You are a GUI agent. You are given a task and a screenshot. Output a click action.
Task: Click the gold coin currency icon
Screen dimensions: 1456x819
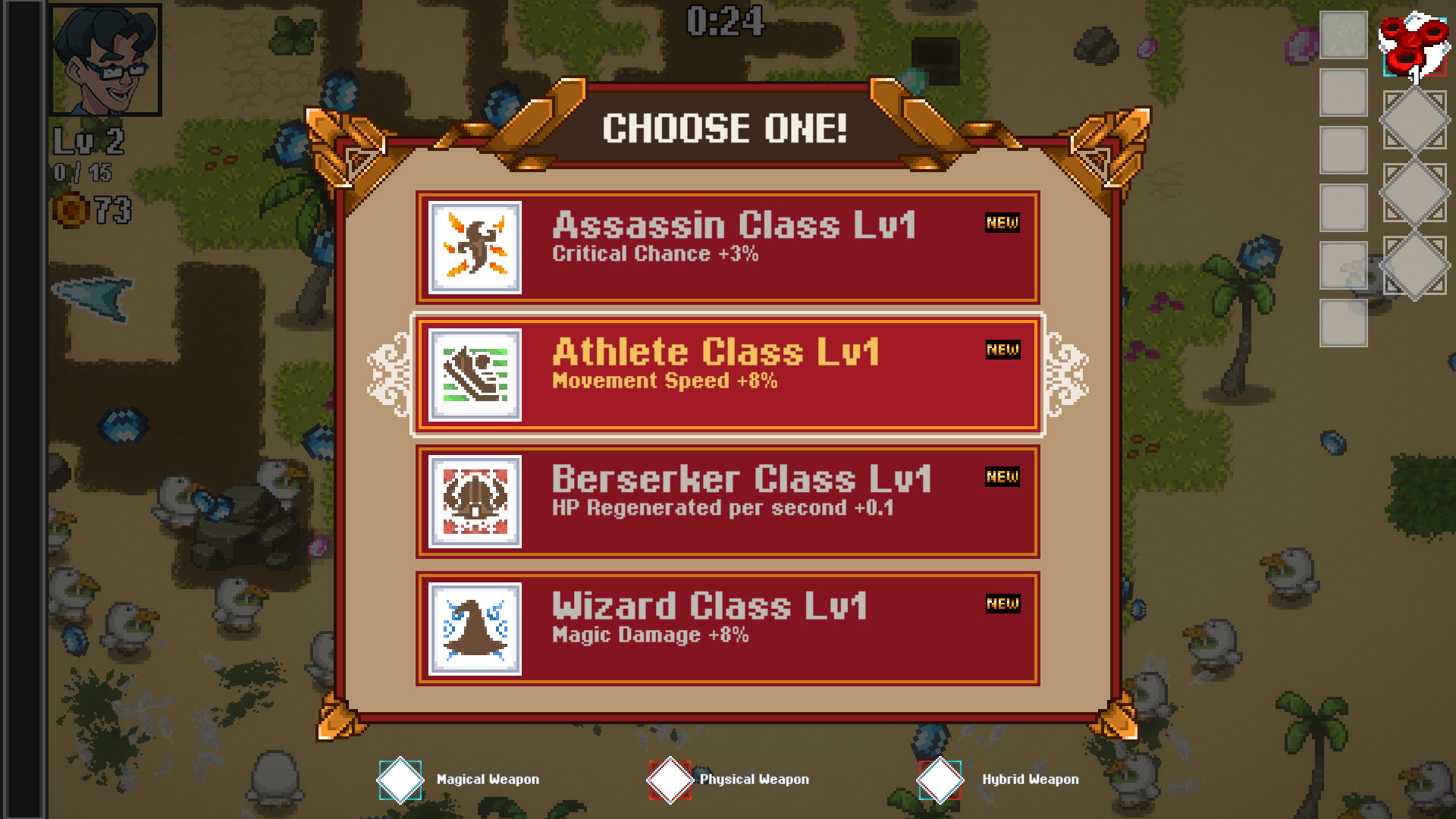tap(72, 210)
